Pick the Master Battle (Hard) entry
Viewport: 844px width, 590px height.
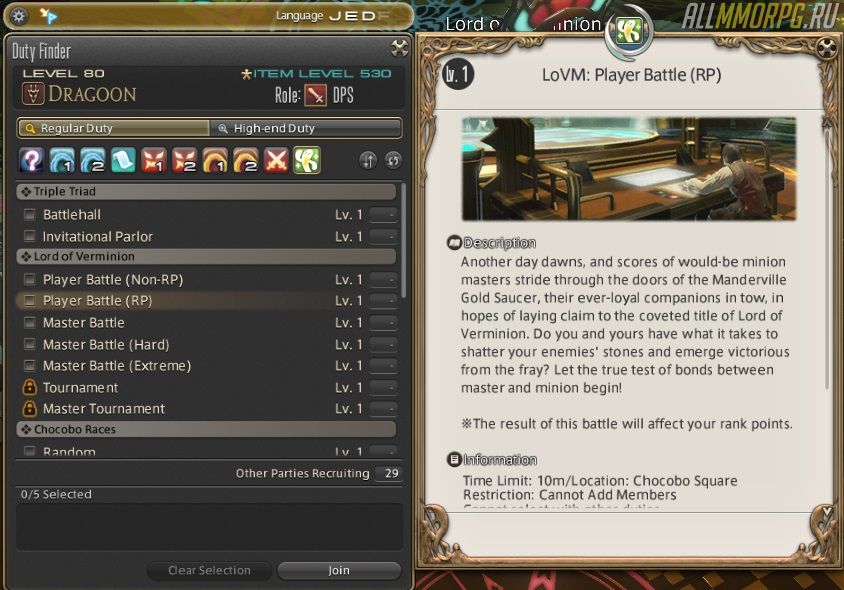pos(105,344)
